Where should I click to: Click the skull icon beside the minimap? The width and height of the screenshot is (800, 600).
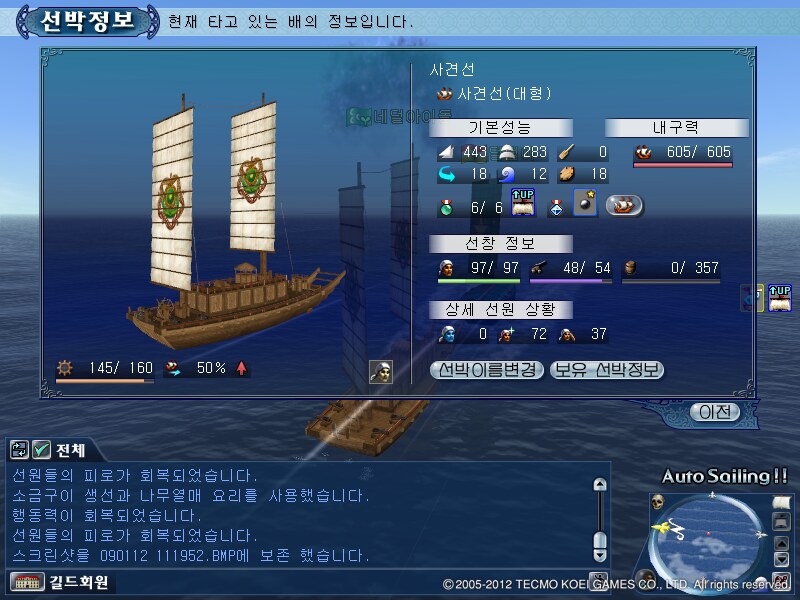[x=658, y=502]
